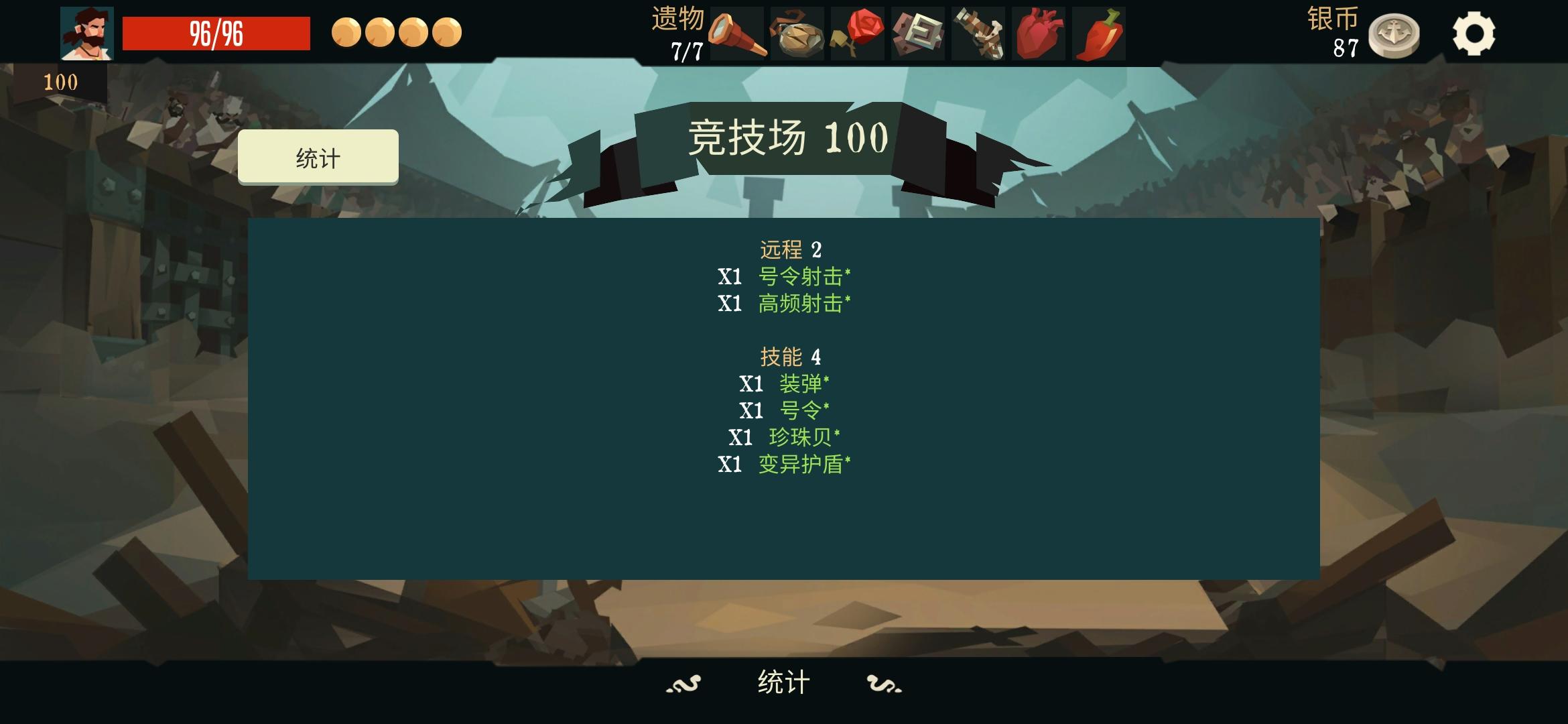Open the parchment scroll relic
Image resolution: width=1568 pixels, height=724 pixels.
pyautogui.click(x=918, y=32)
